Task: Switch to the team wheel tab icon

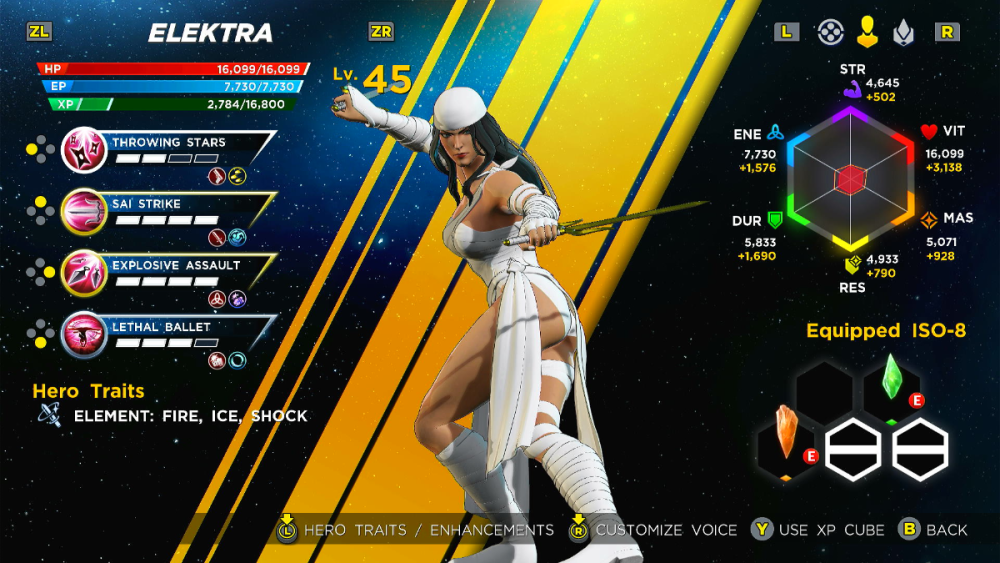Action: pos(829,33)
